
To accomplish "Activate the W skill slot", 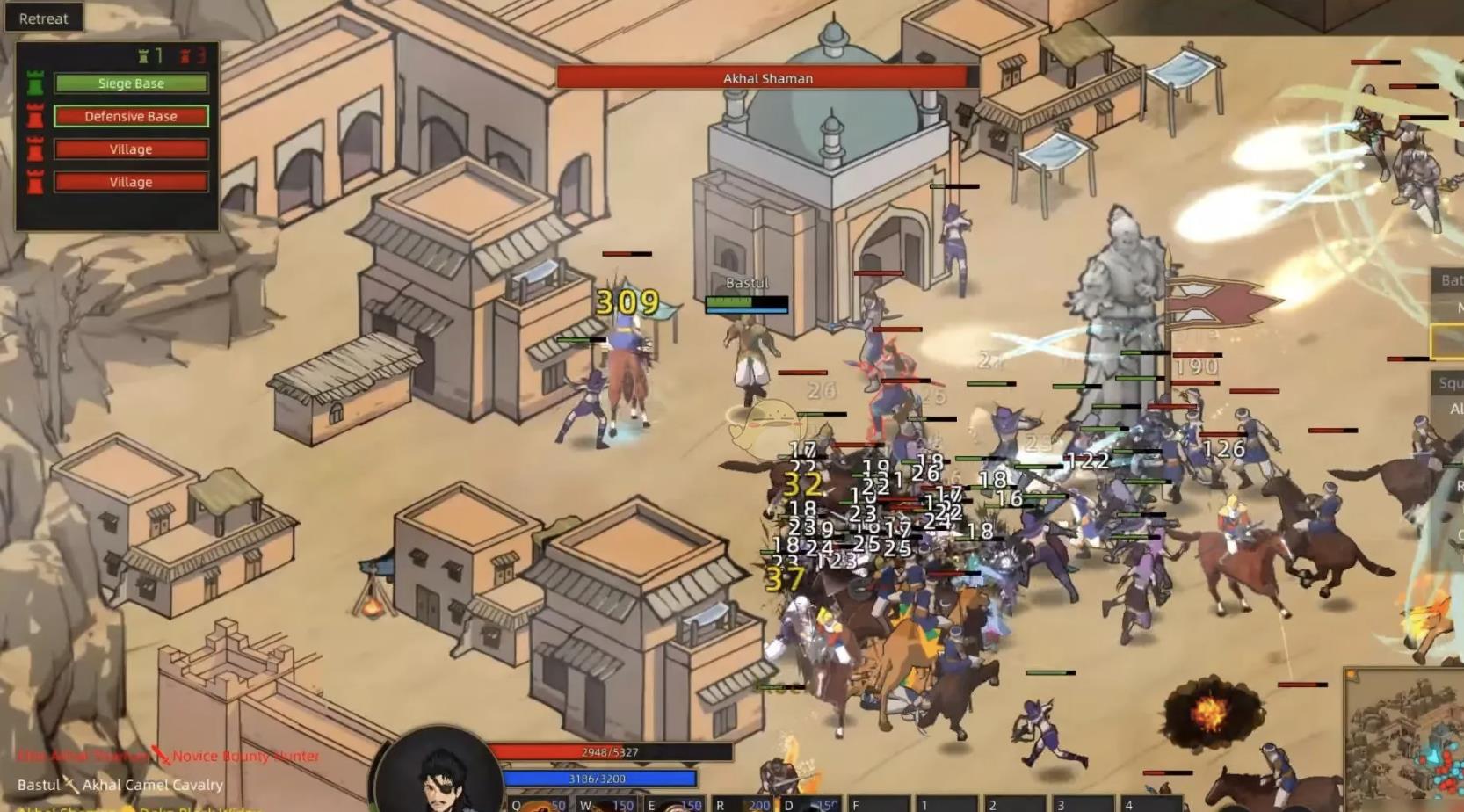I will pyautogui.click(x=606, y=804).
